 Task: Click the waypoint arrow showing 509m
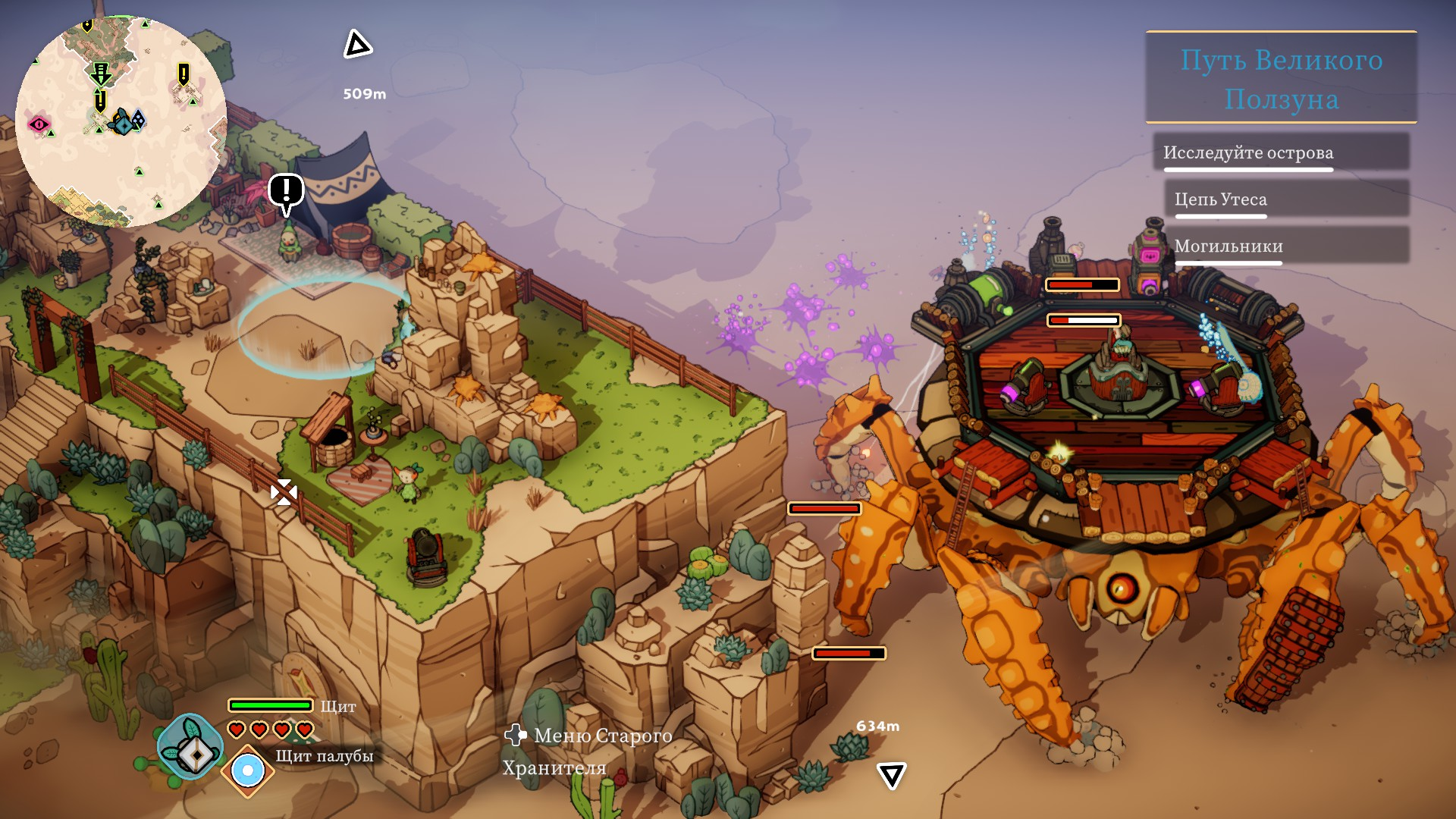357,45
